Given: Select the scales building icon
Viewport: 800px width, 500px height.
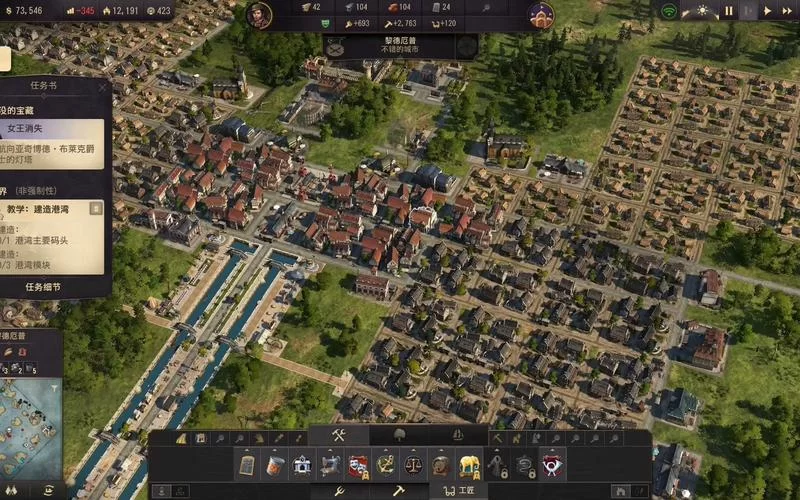Looking at the screenshot, I should coord(412,465).
